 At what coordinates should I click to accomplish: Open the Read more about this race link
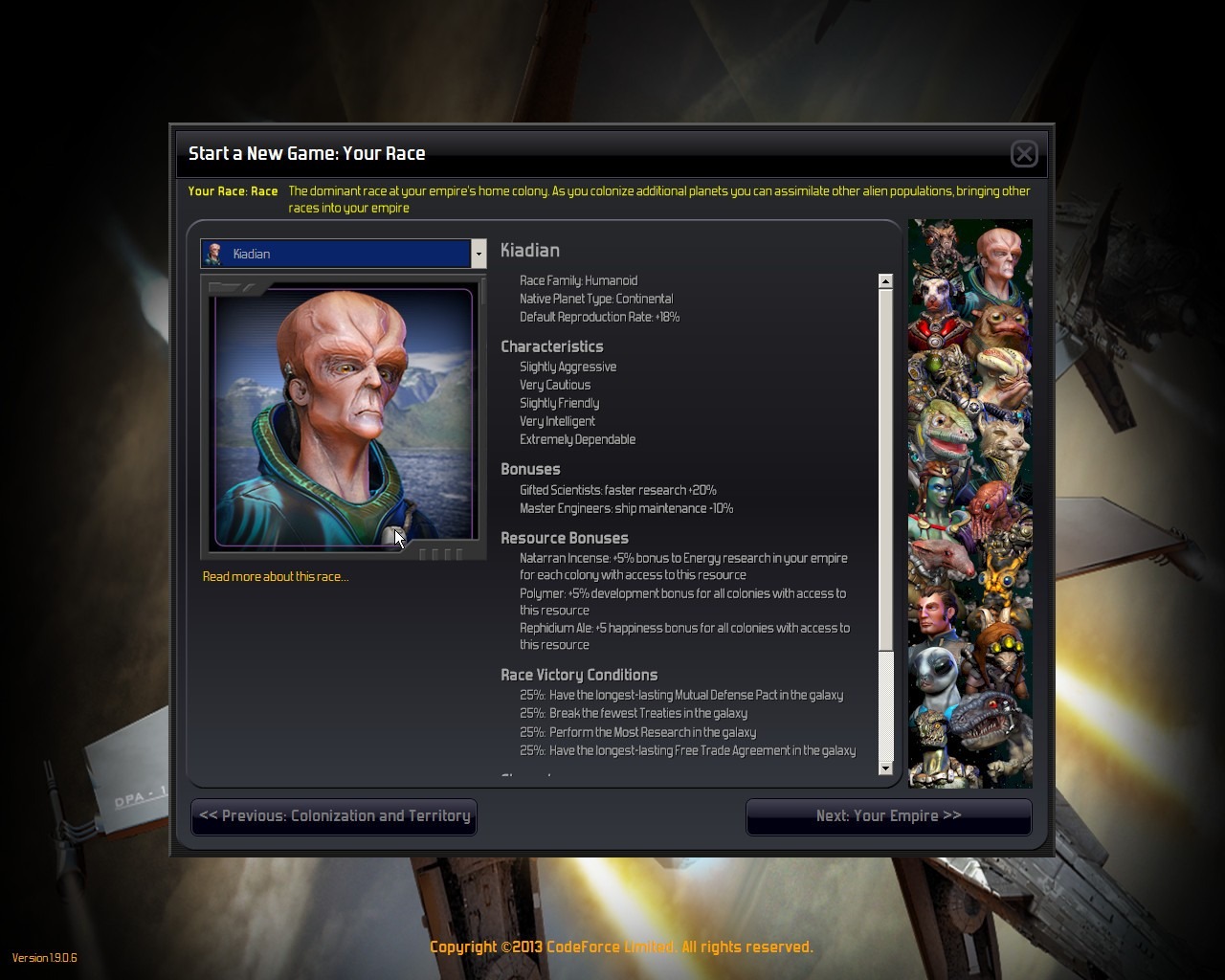(x=276, y=577)
